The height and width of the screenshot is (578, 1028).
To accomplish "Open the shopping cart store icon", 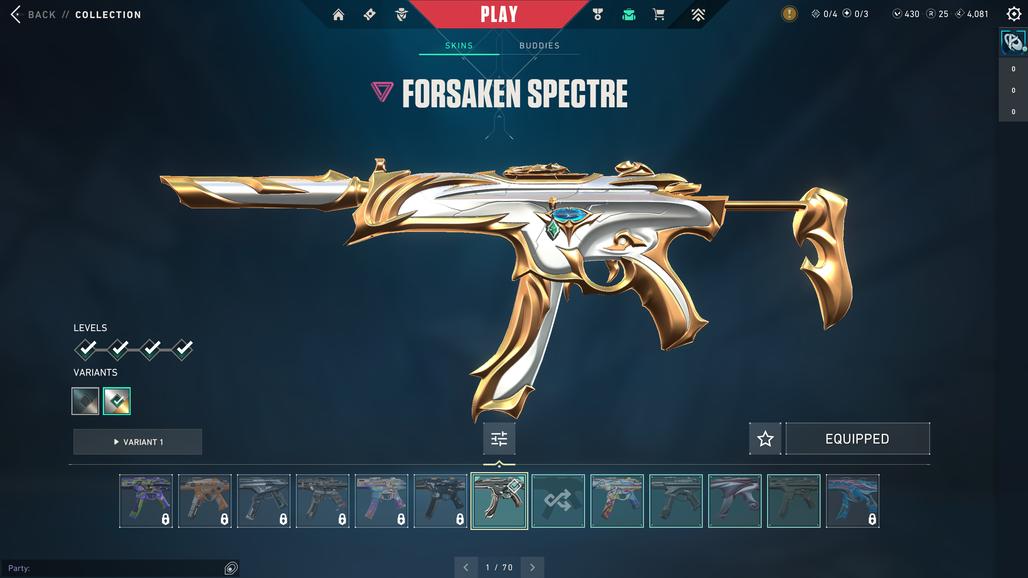I will [x=658, y=15].
